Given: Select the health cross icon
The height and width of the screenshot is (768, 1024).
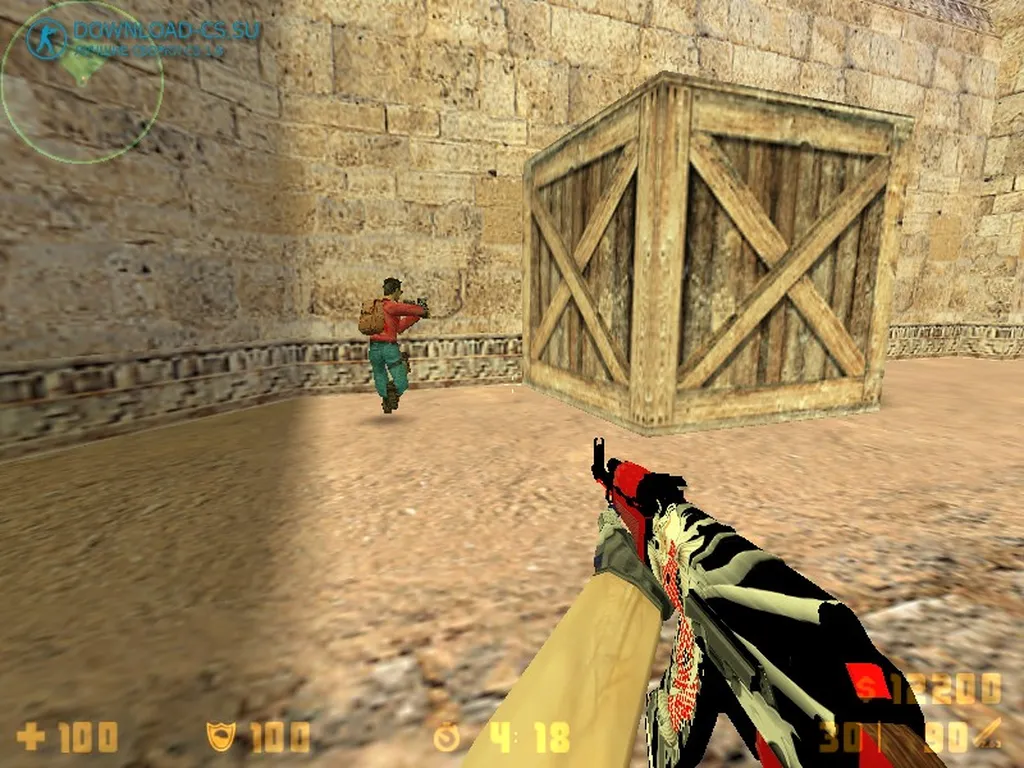Looking at the screenshot, I should tap(31, 738).
